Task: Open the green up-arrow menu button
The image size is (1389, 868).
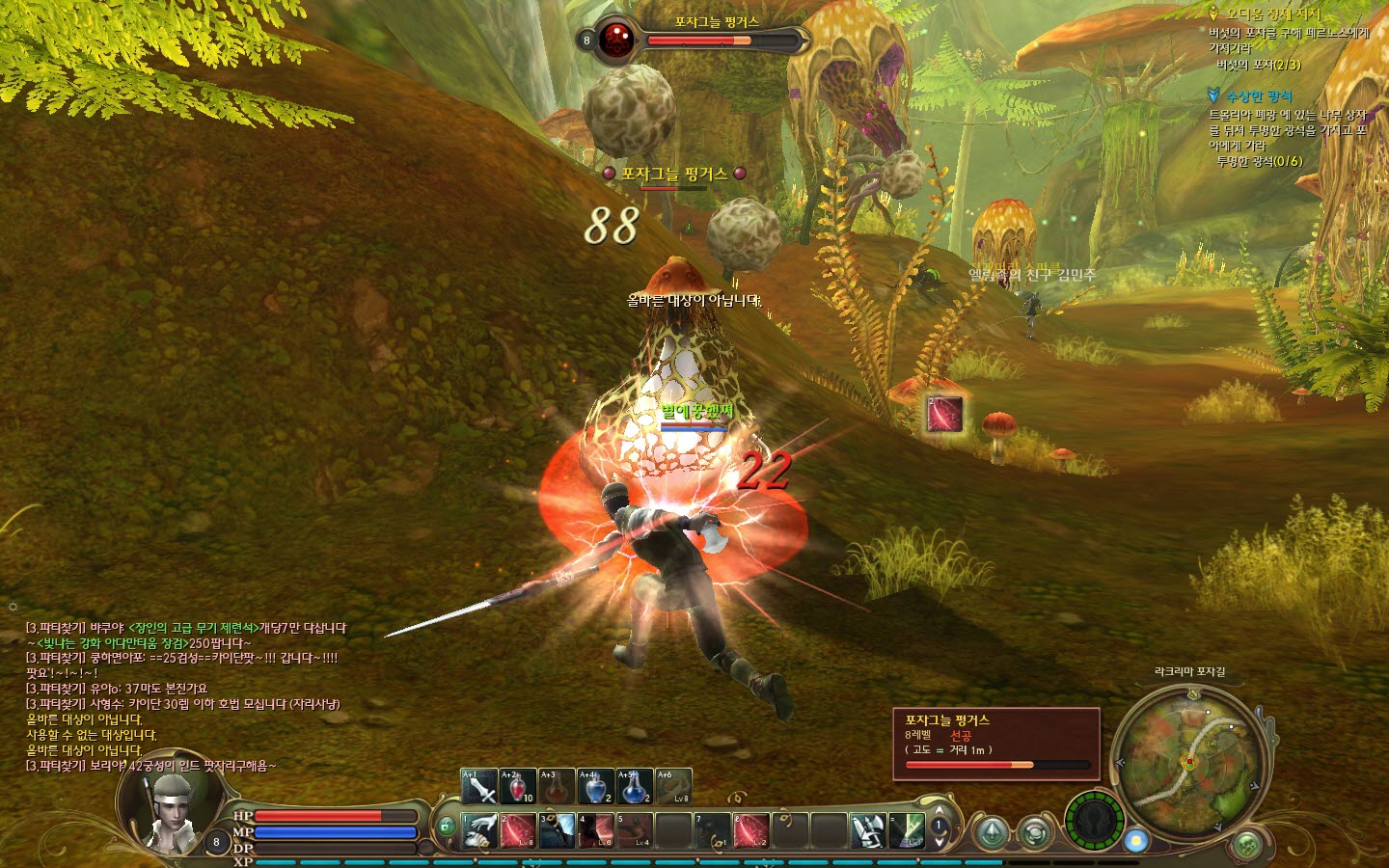Action: [992, 831]
